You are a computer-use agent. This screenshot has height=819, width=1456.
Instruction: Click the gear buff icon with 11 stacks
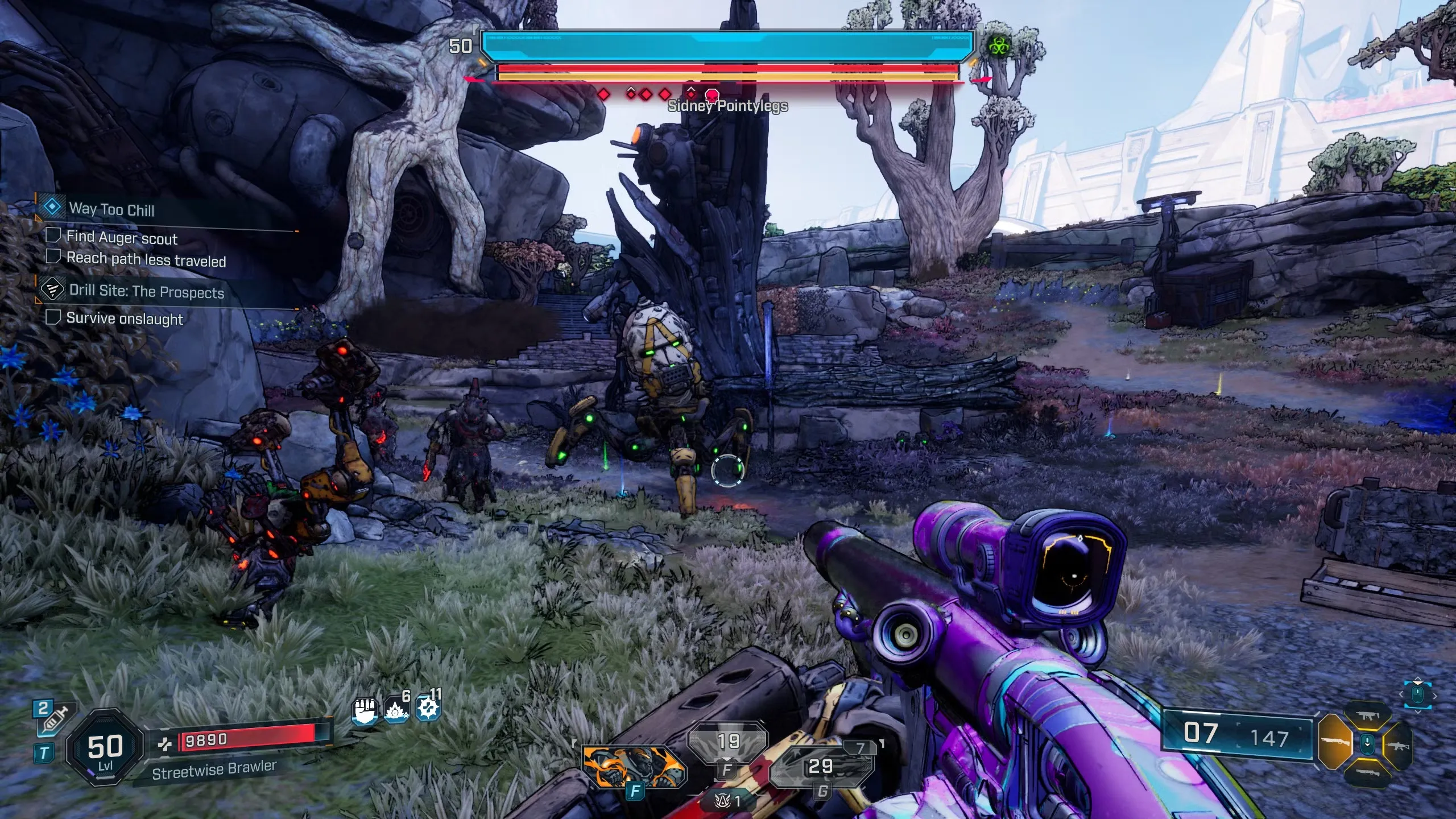[x=428, y=709]
